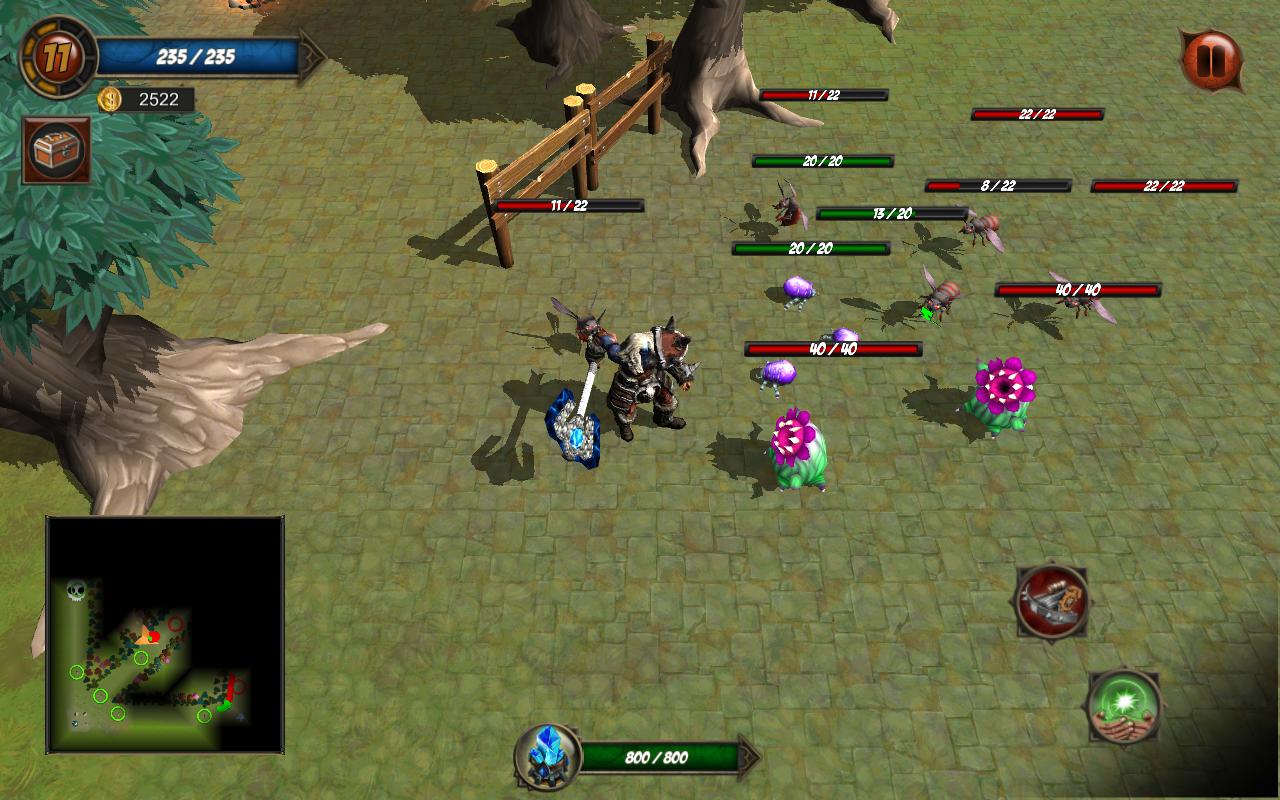Viewport: 1280px width, 800px height.
Task: Open the treasure chest inventory
Action: coord(57,150)
